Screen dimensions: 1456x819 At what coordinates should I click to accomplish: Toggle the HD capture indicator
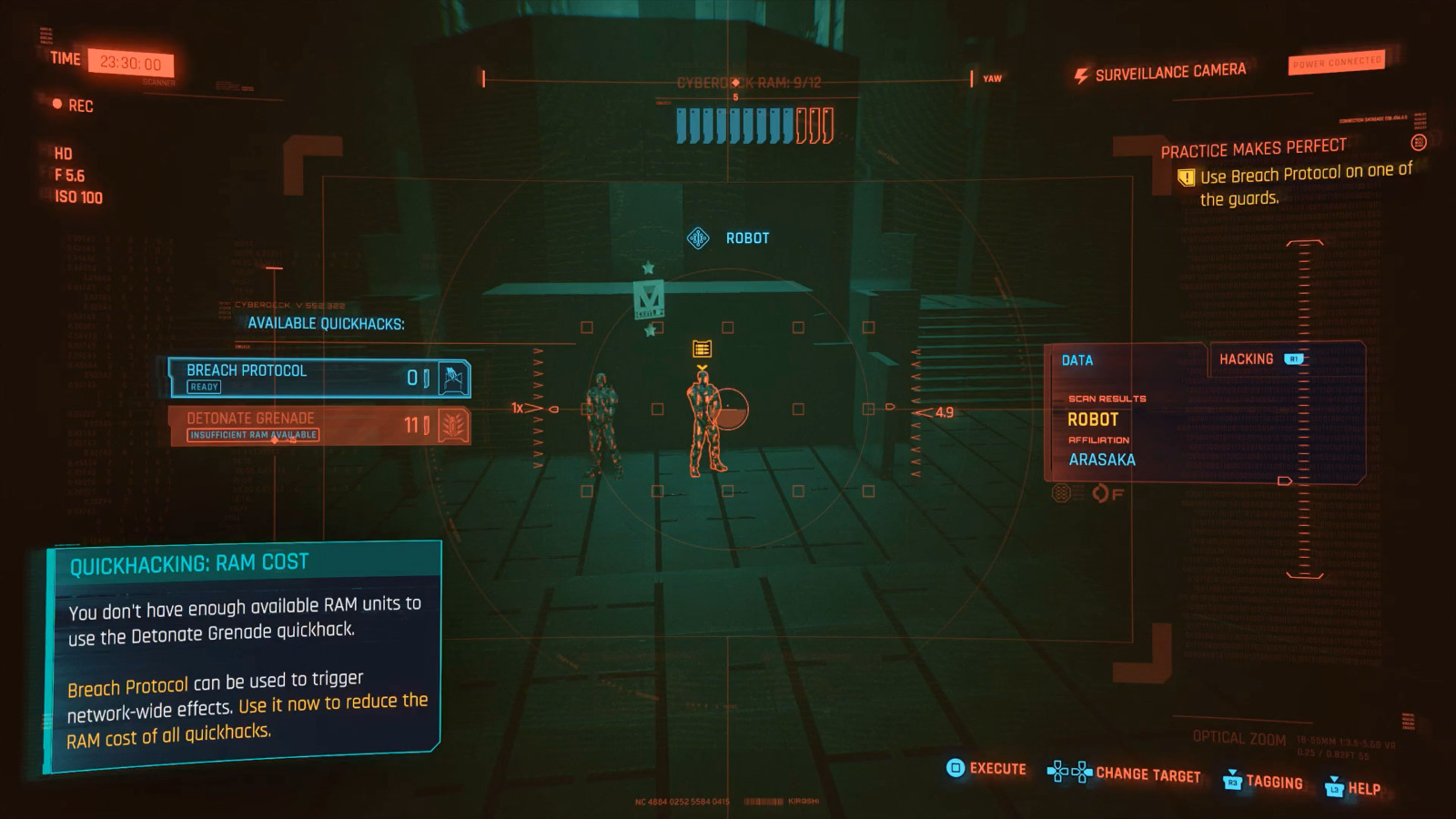click(62, 154)
